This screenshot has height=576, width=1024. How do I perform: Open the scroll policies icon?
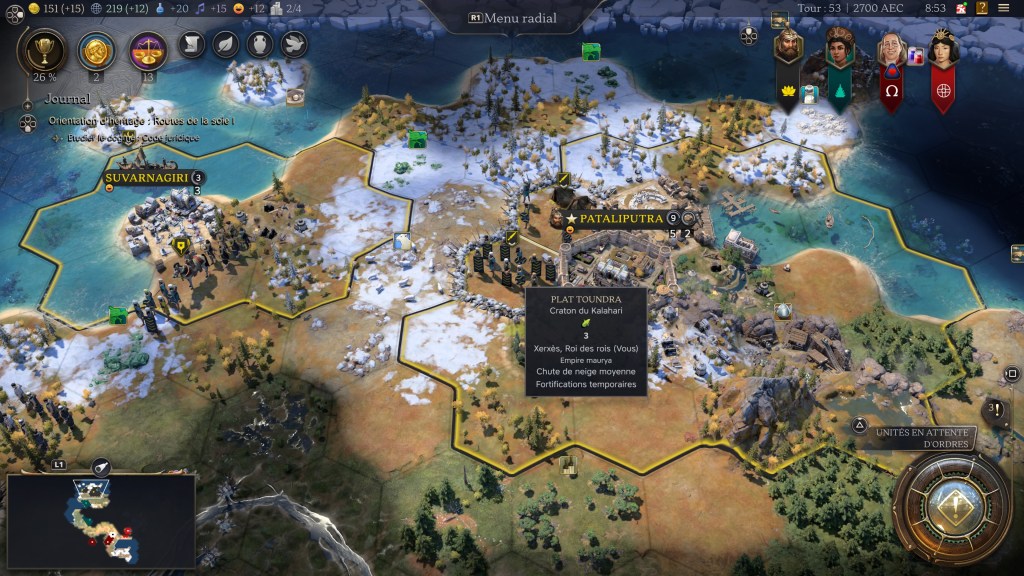(192, 43)
